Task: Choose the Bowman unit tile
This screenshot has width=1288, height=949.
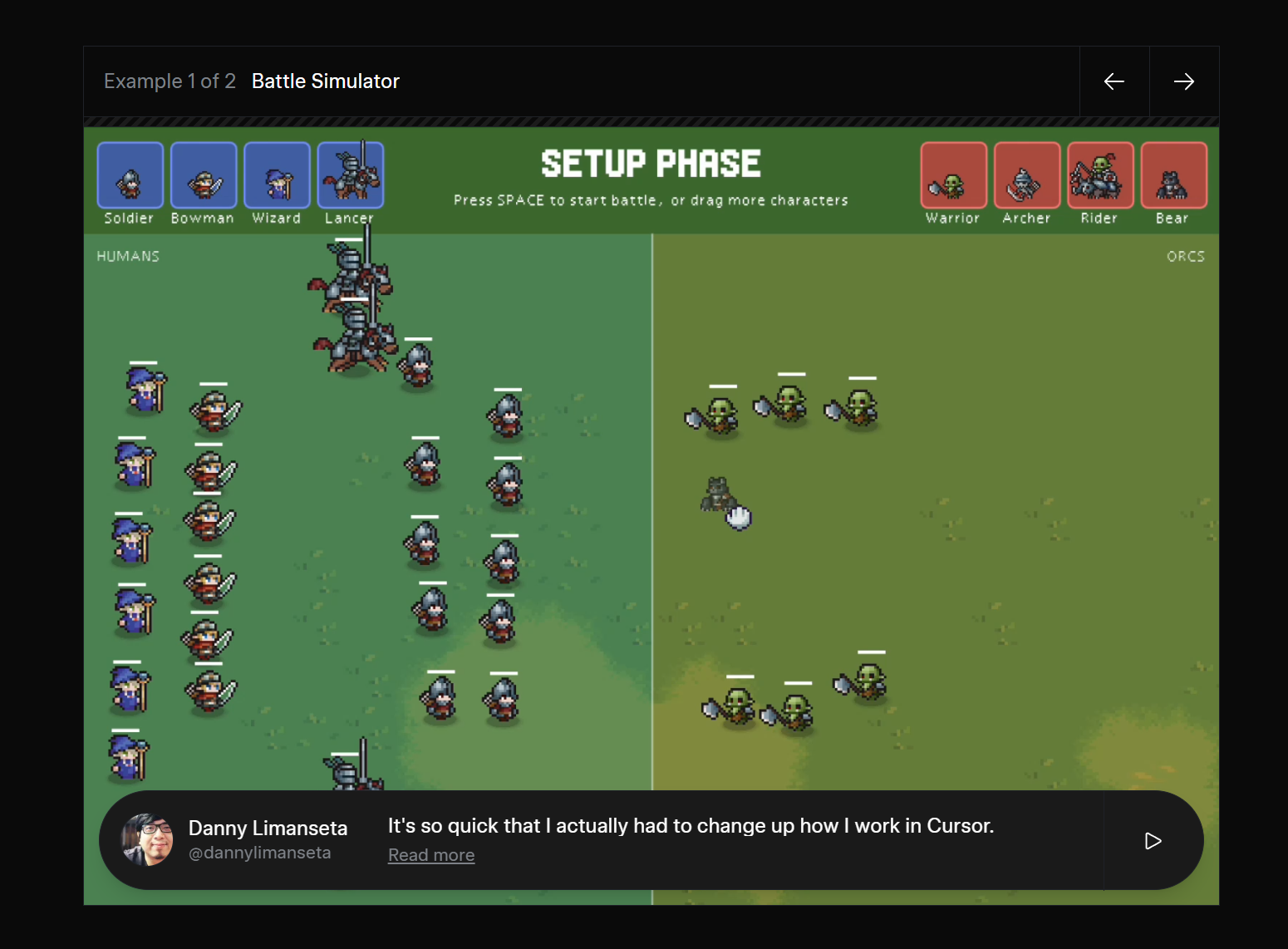Action: [204, 175]
